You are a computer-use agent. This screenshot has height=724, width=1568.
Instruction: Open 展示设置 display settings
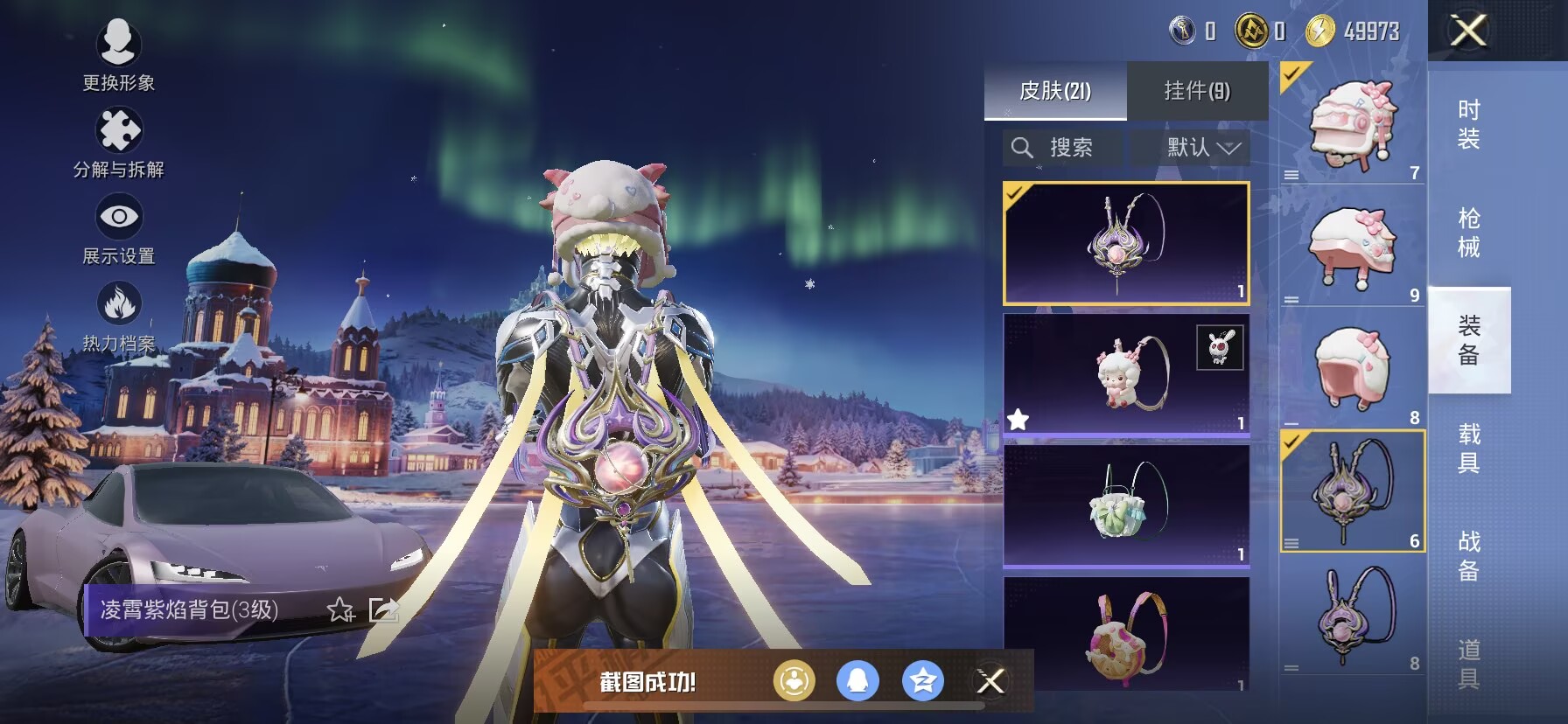[118, 227]
